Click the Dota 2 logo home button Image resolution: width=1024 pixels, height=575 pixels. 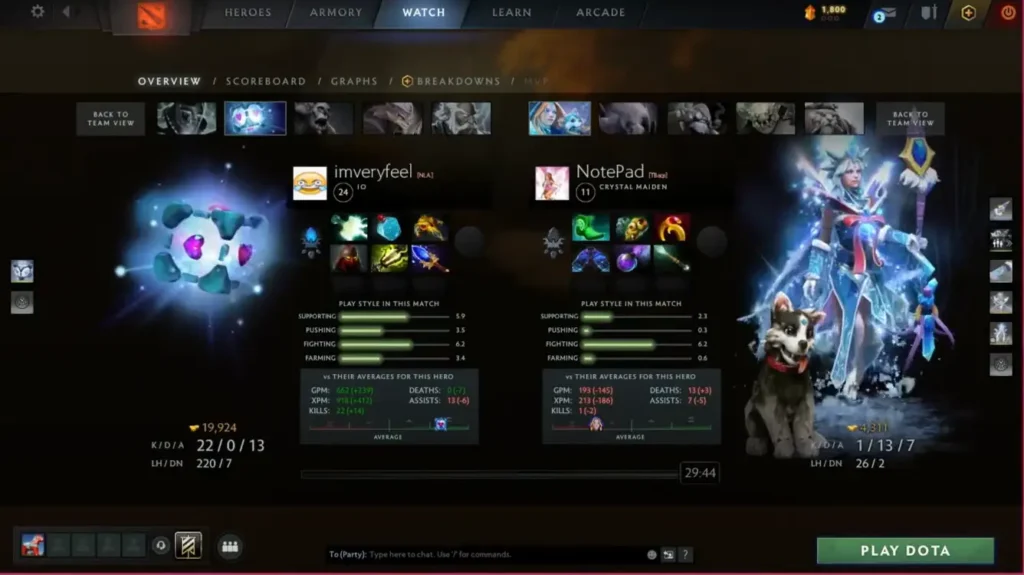point(152,17)
